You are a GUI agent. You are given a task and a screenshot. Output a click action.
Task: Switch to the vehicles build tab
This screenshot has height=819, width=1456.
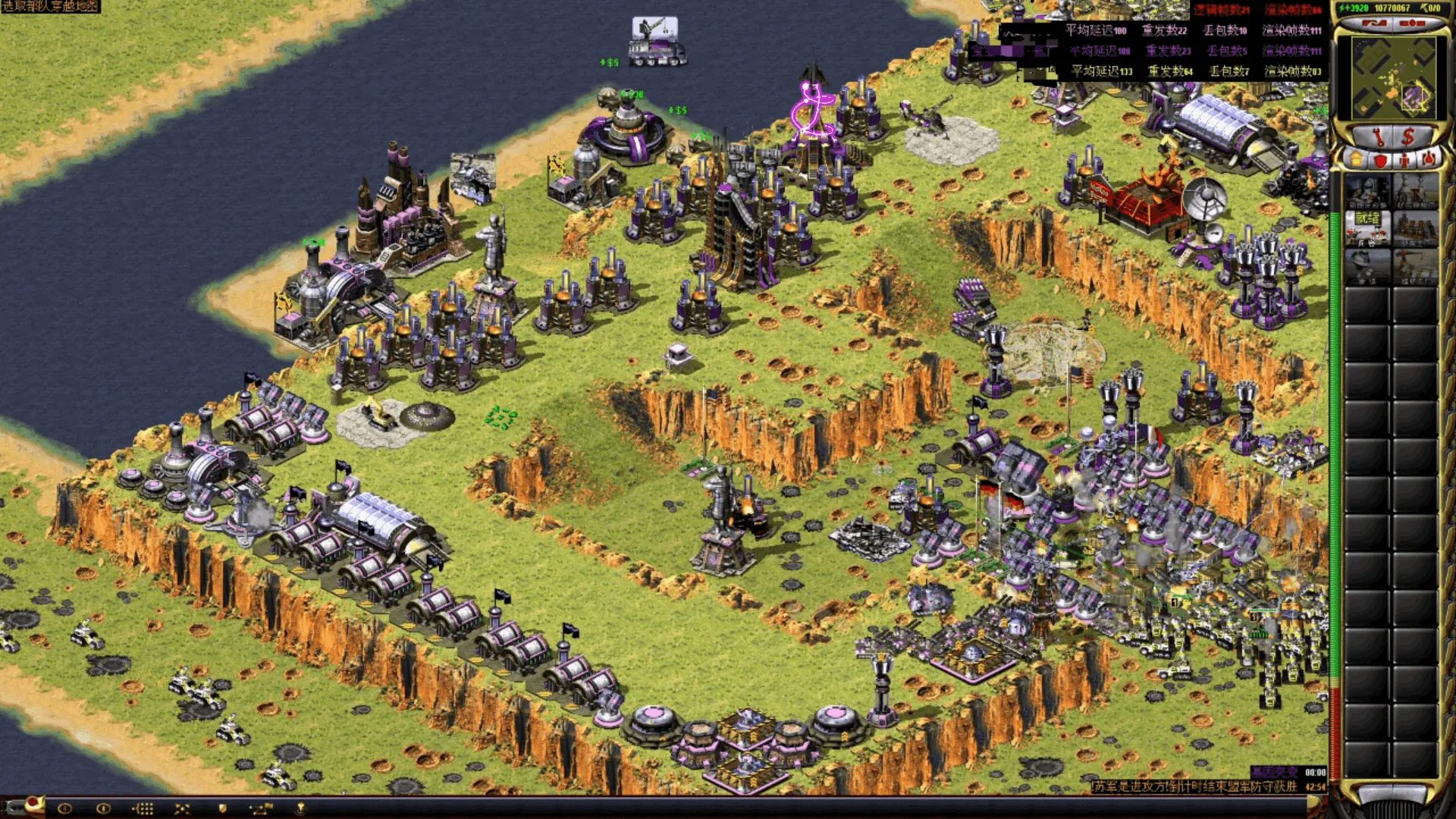point(1429,160)
